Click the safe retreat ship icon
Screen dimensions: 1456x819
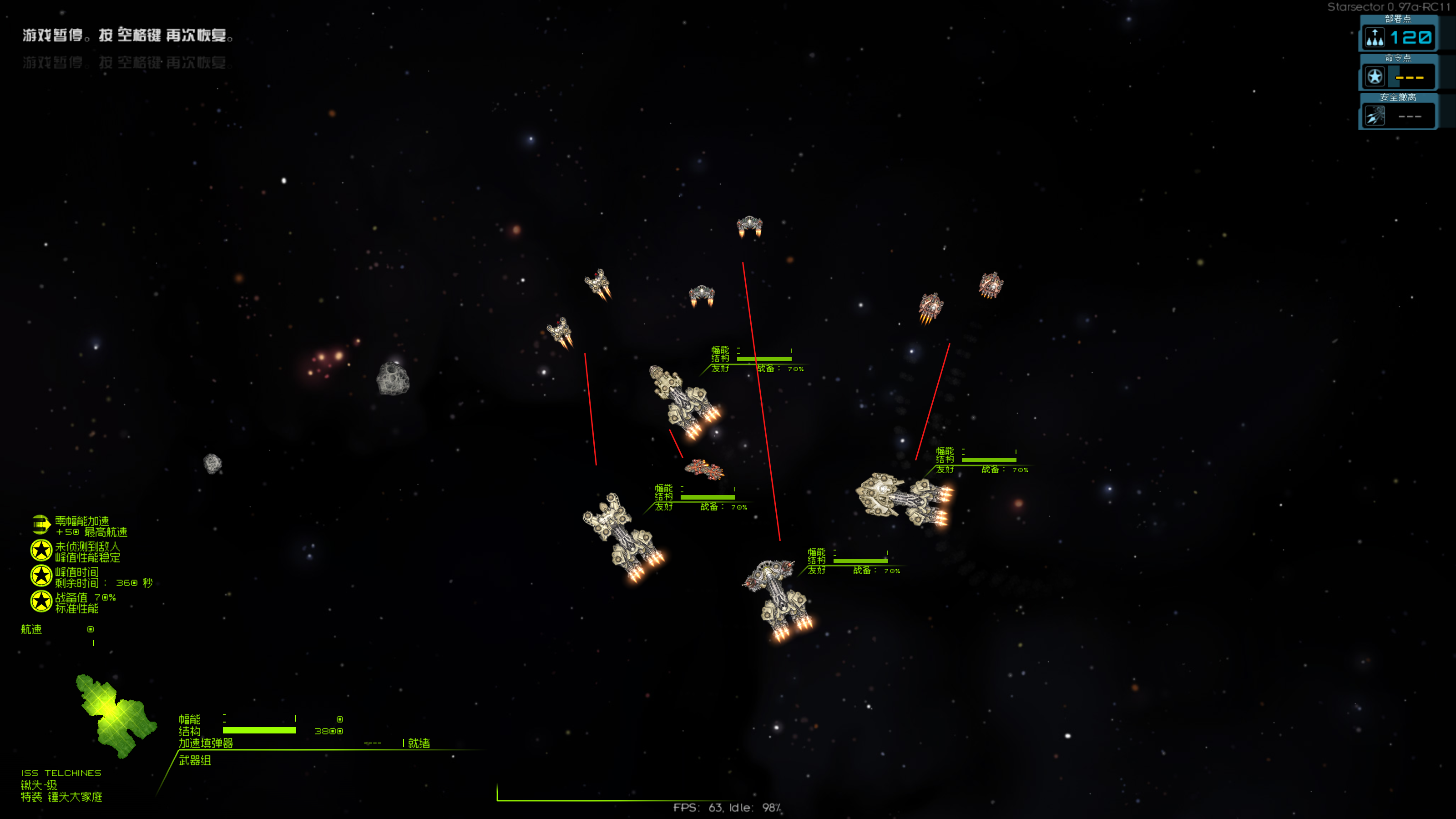coord(1375,116)
